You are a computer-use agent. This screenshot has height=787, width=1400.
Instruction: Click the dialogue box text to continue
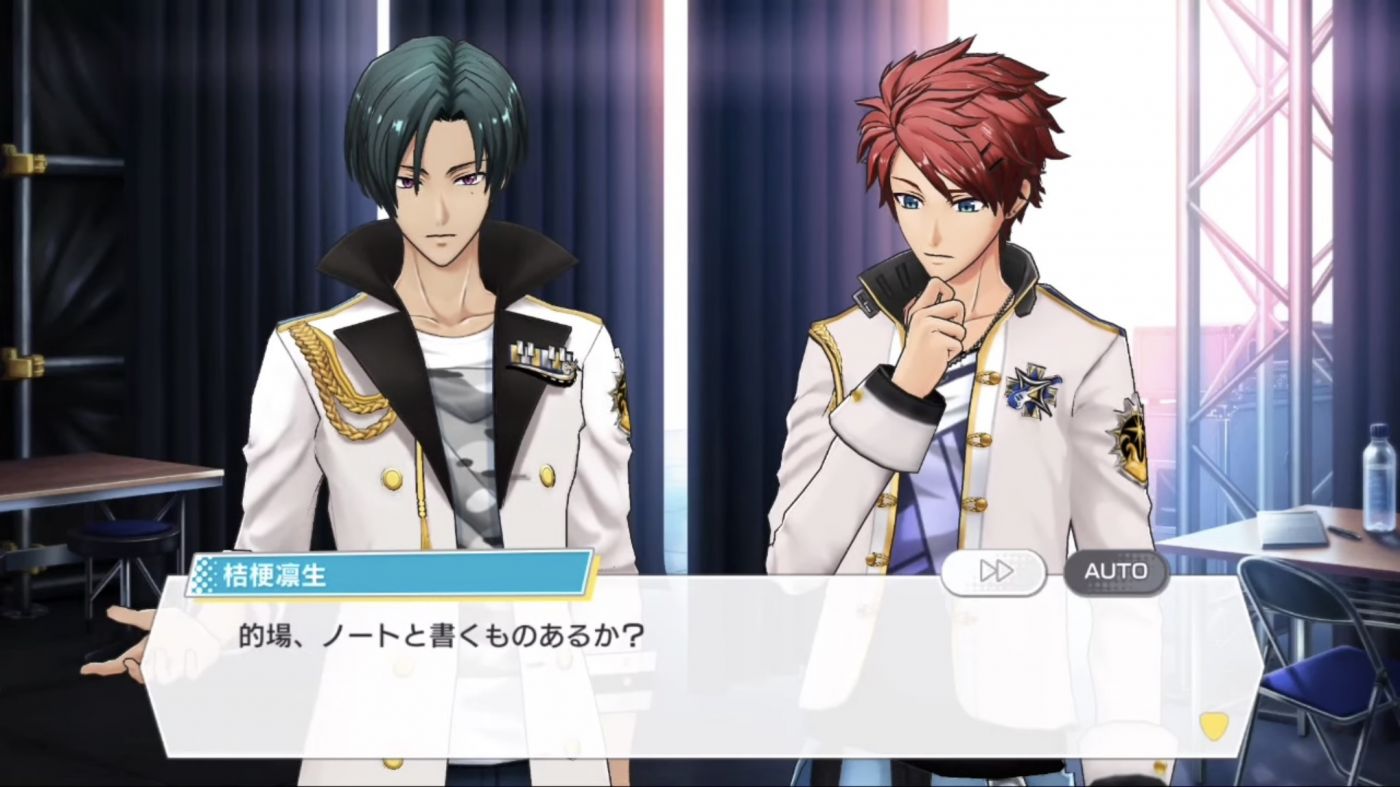(440, 636)
